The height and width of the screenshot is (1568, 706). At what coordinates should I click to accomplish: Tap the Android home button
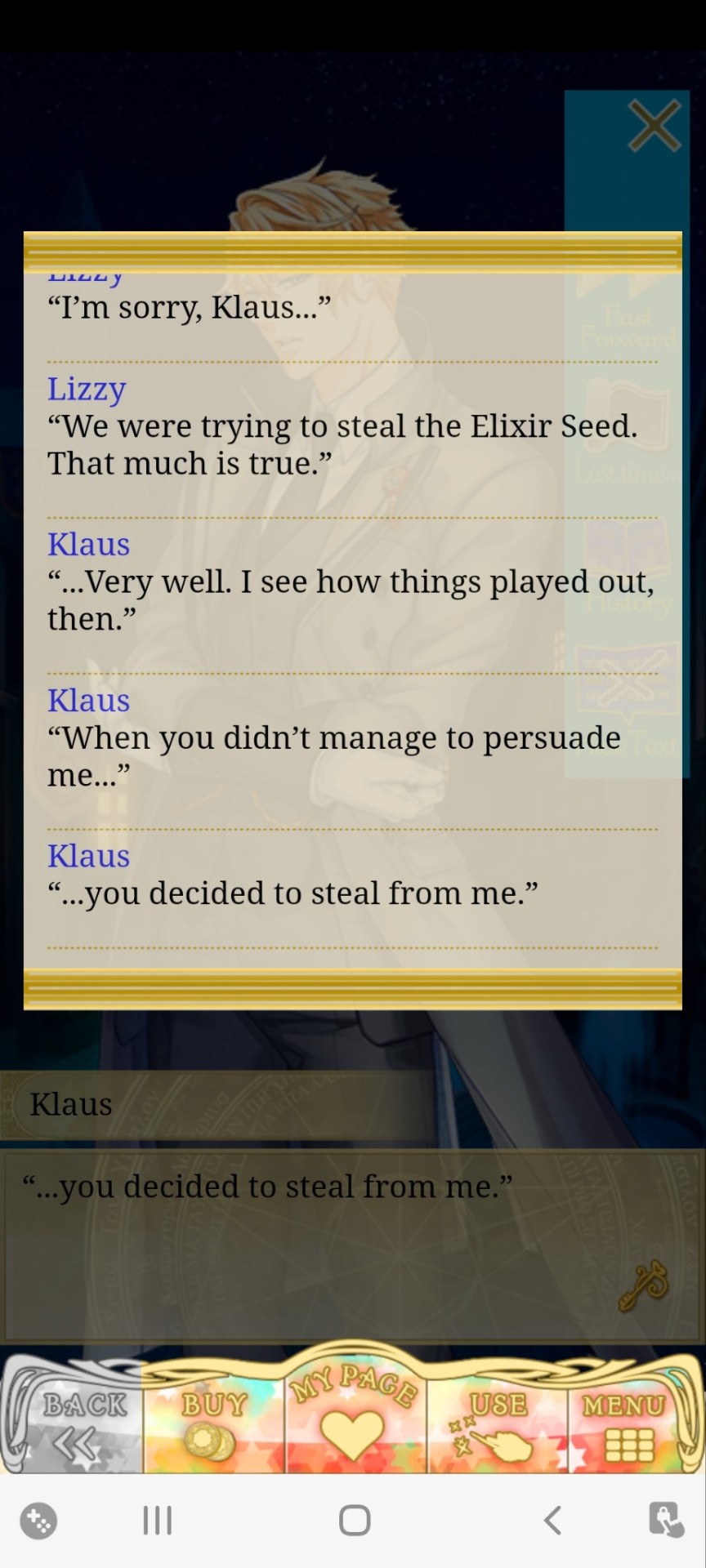(x=355, y=1521)
